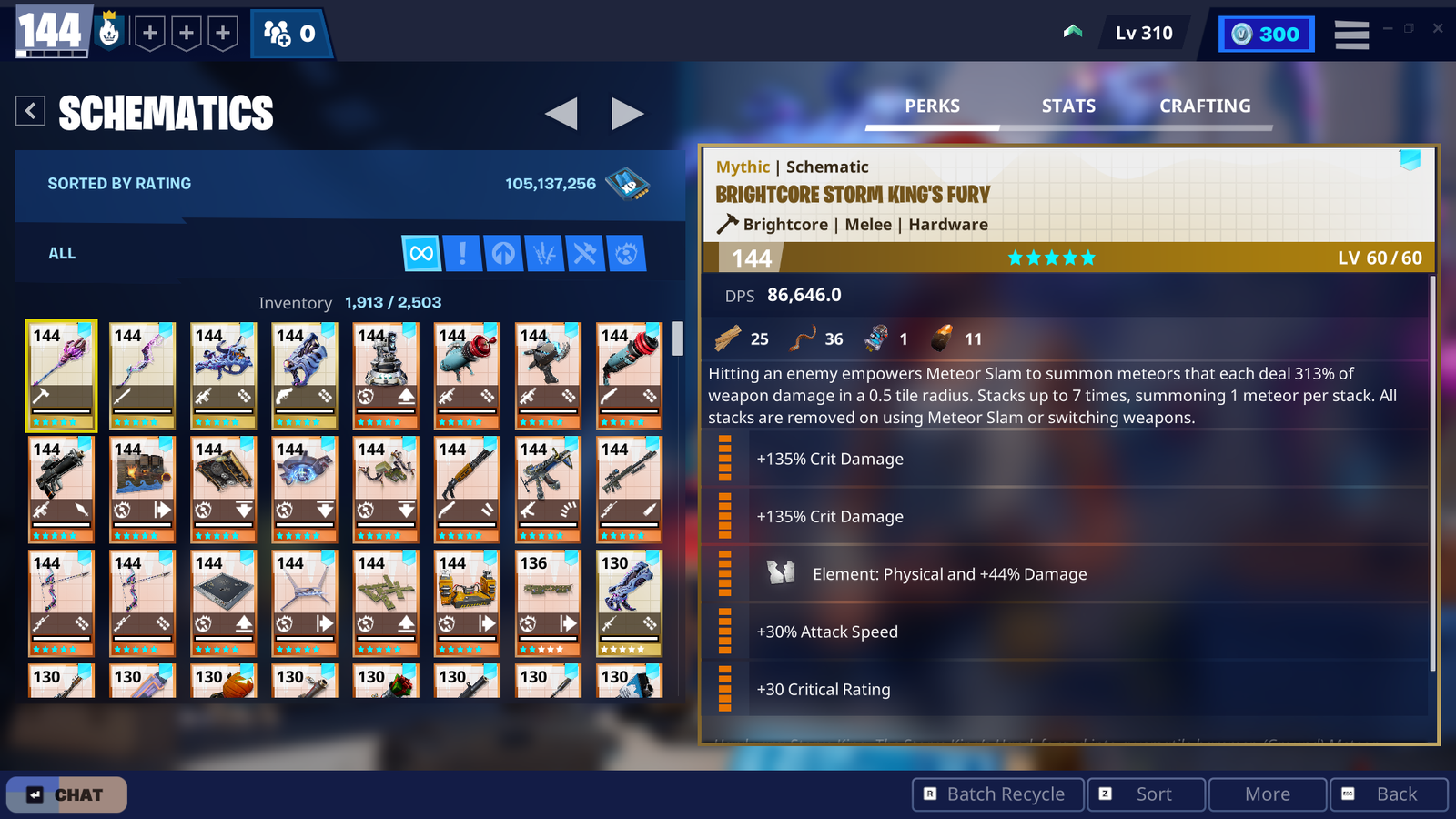Select the melee weapons filter icon
Viewport: 1456px width, 819px height.
[583, 253]
